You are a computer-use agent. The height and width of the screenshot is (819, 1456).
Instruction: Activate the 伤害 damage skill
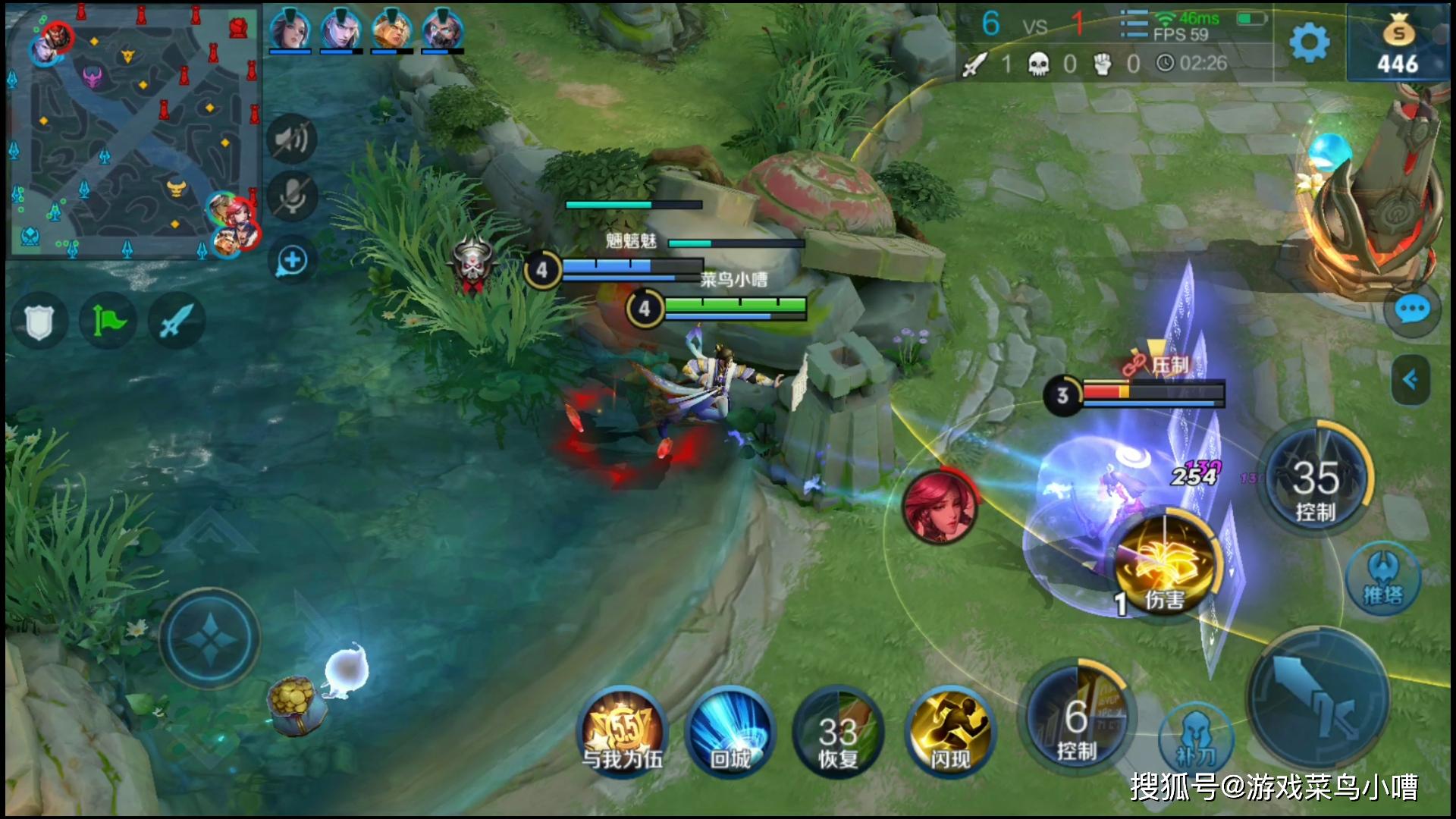(x=1166, y=566)
